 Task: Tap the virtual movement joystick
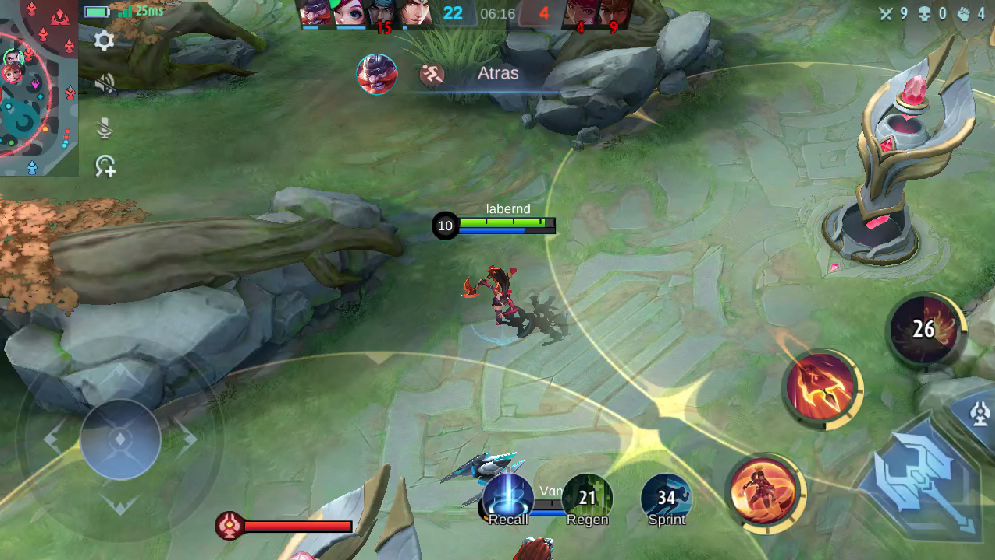(x=120, y=440)
